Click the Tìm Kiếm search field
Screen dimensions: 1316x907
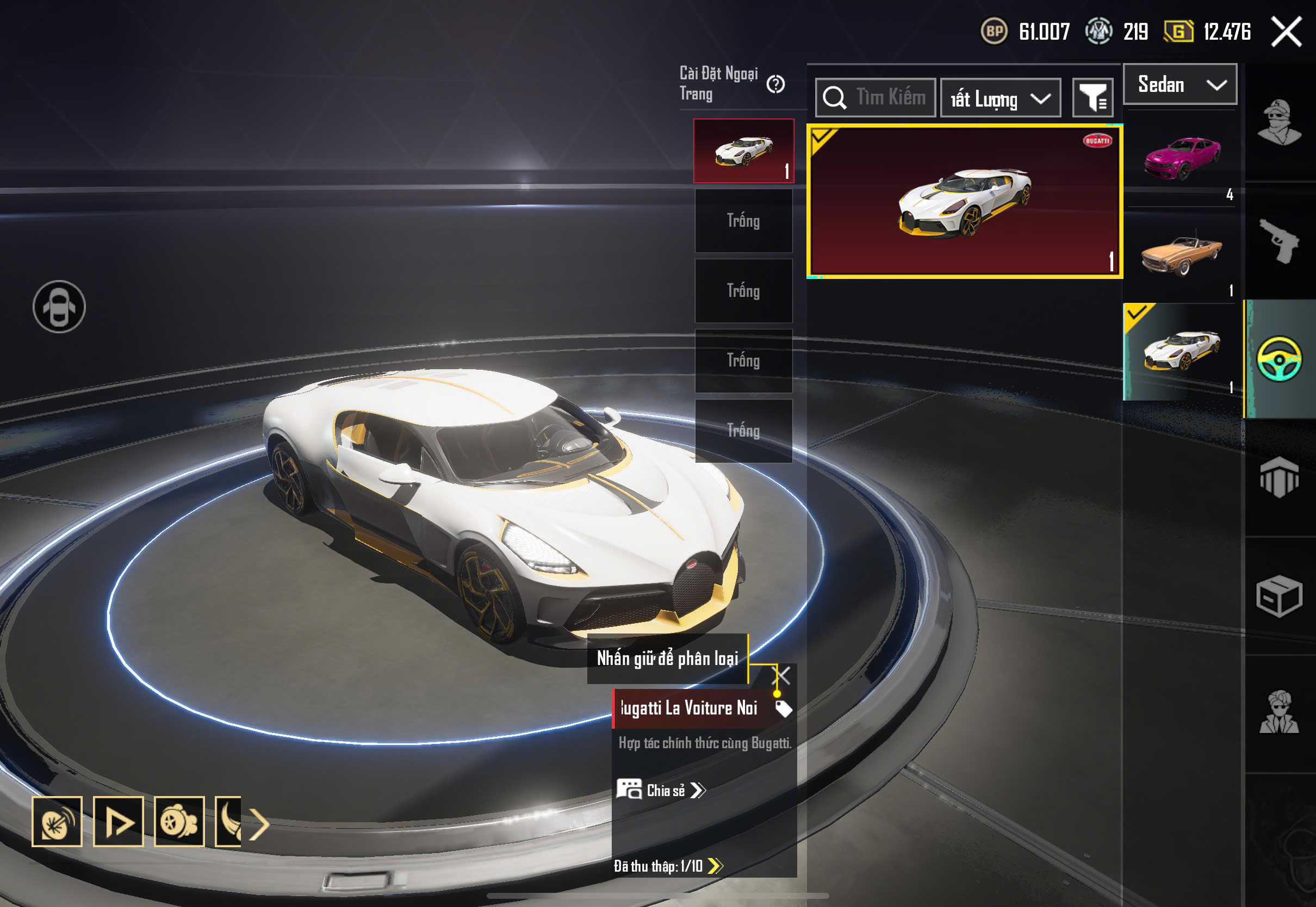click(x=876, y=98)
